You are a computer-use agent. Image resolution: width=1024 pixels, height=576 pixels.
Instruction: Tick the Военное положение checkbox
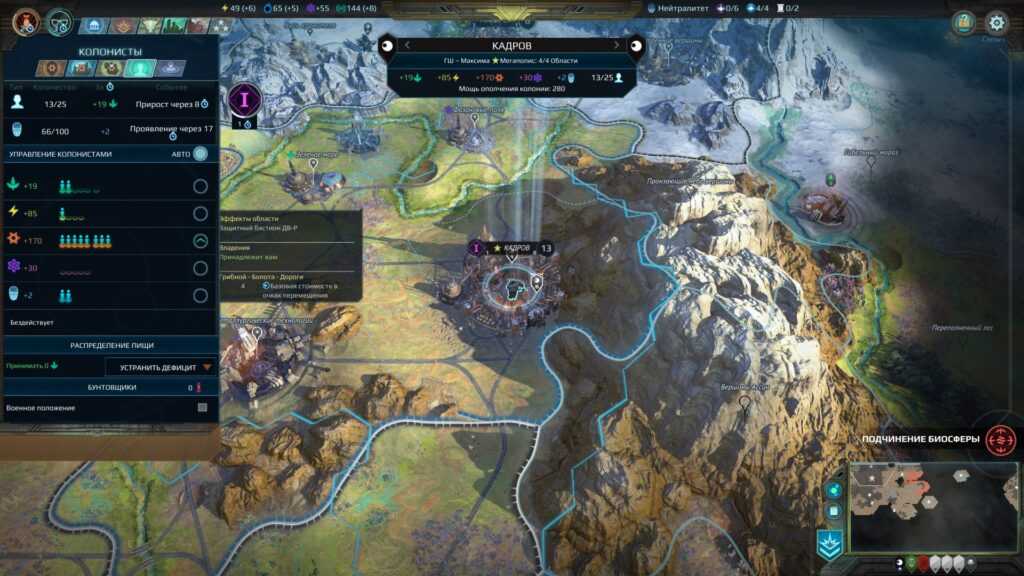click(202, 408)
